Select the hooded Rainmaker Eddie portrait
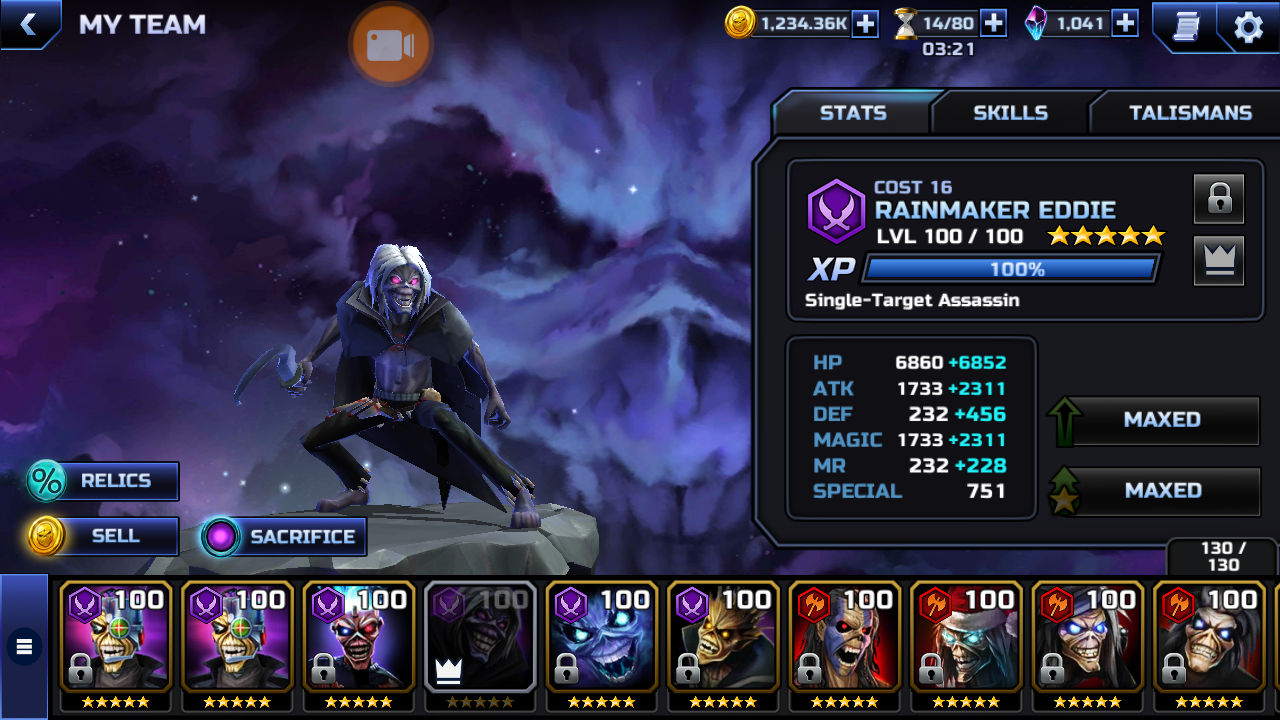This screenshot has width=1280, height=720. tap(480, 637)
